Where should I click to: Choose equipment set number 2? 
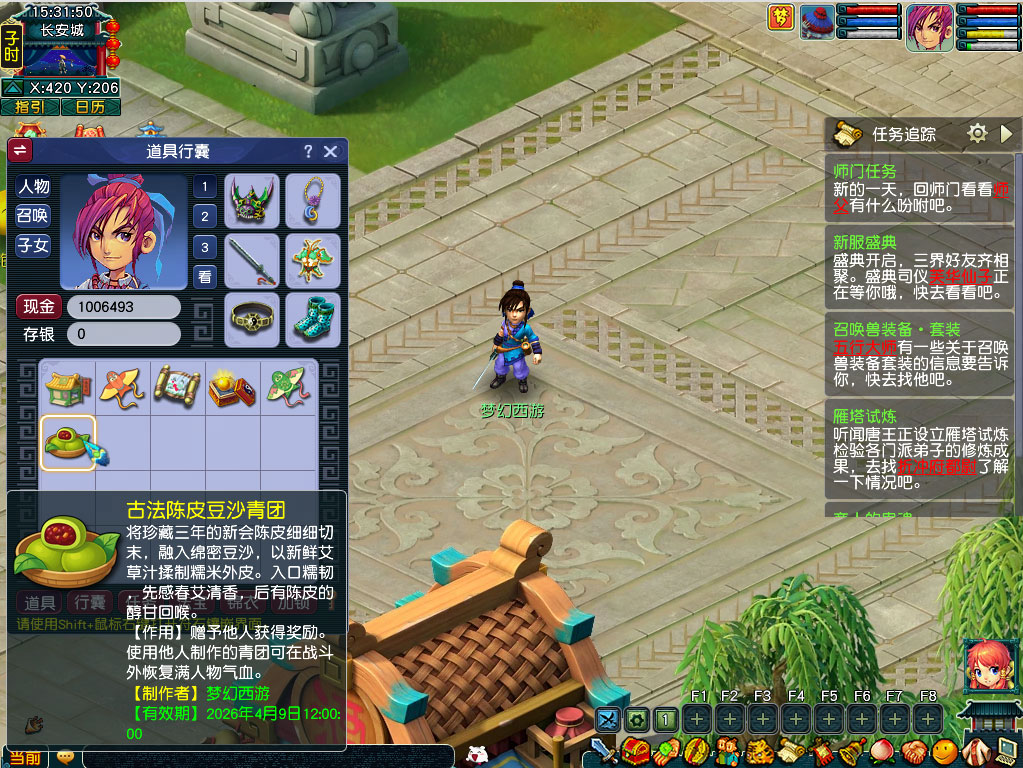coord(205,216)
